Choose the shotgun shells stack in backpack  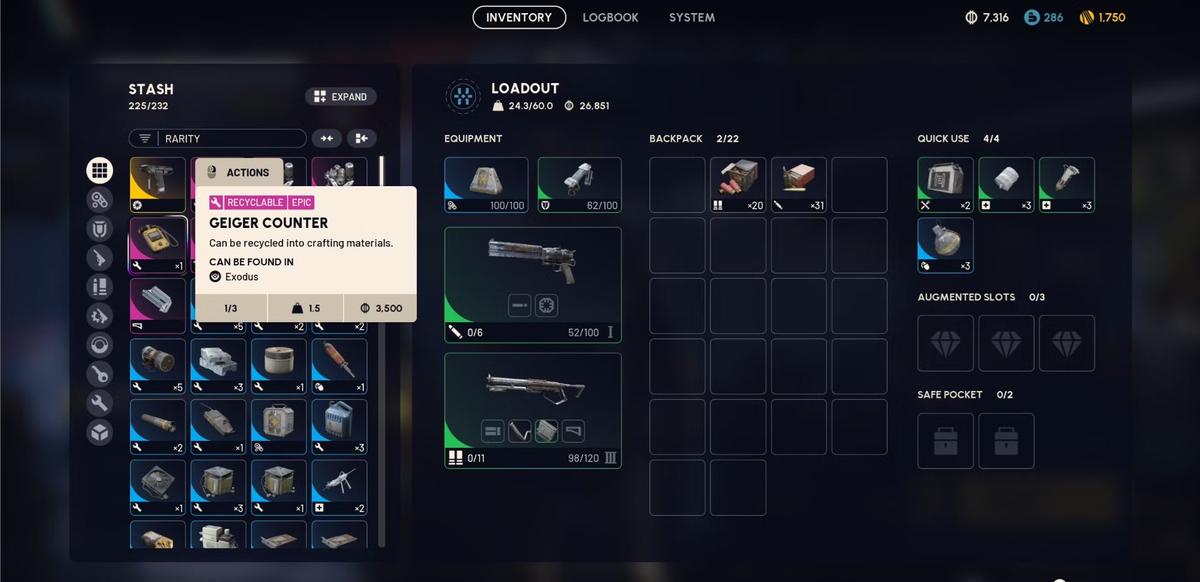click(738, 185)
